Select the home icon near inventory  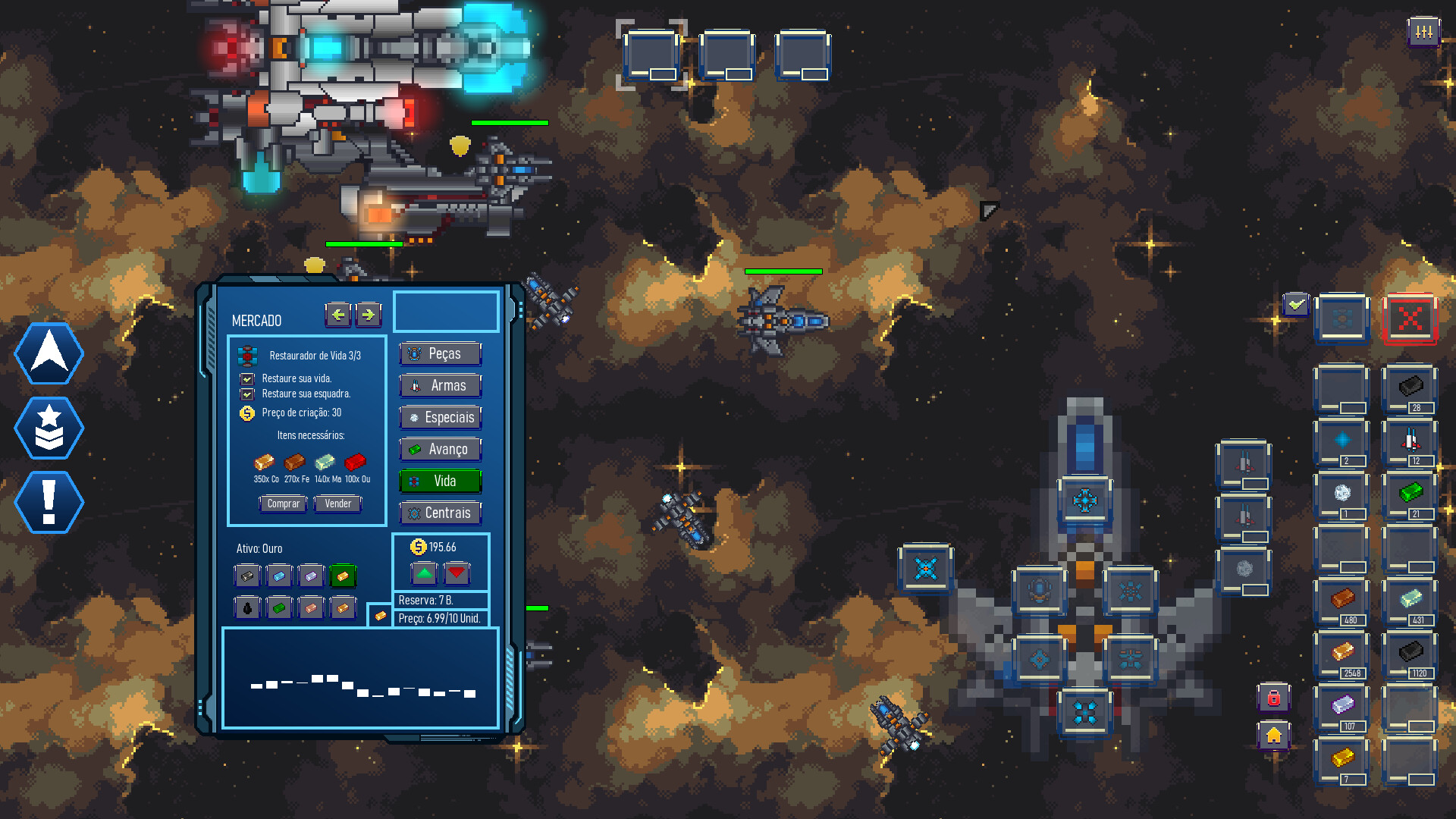tap(1274, 736)
